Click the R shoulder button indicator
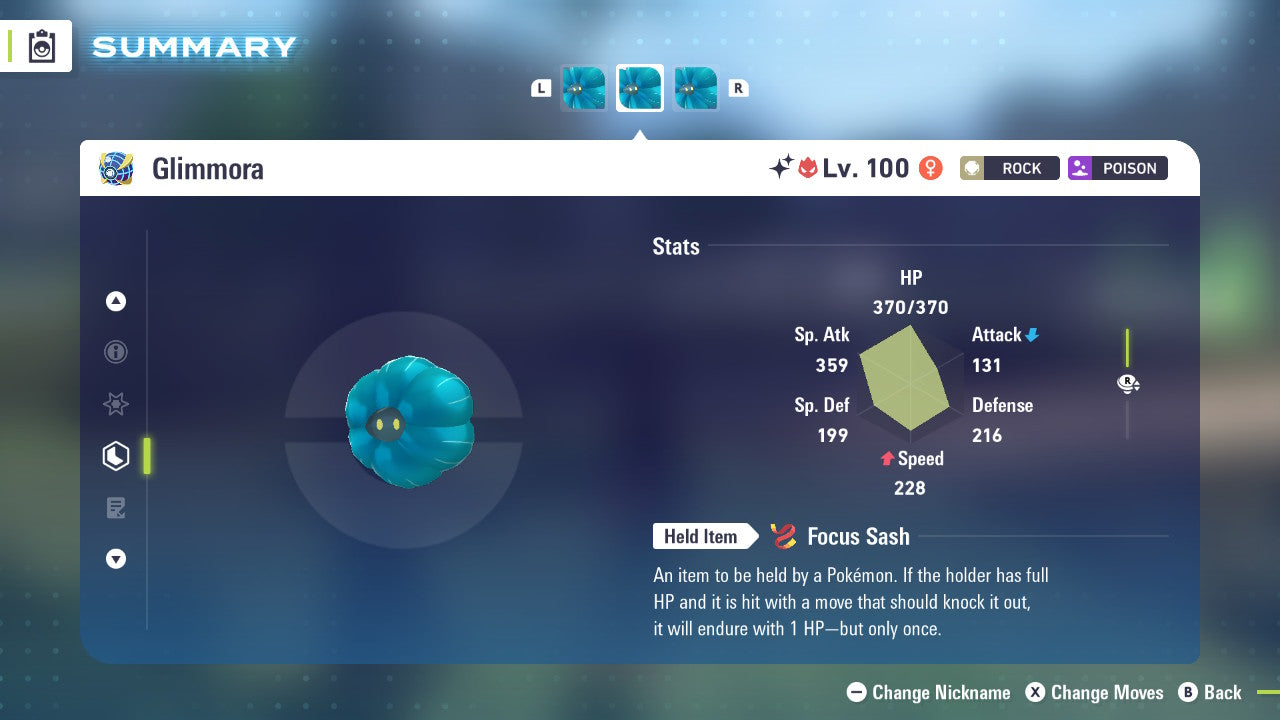The width and height of the screenshot is (1280, 720). tap(738, 88)
